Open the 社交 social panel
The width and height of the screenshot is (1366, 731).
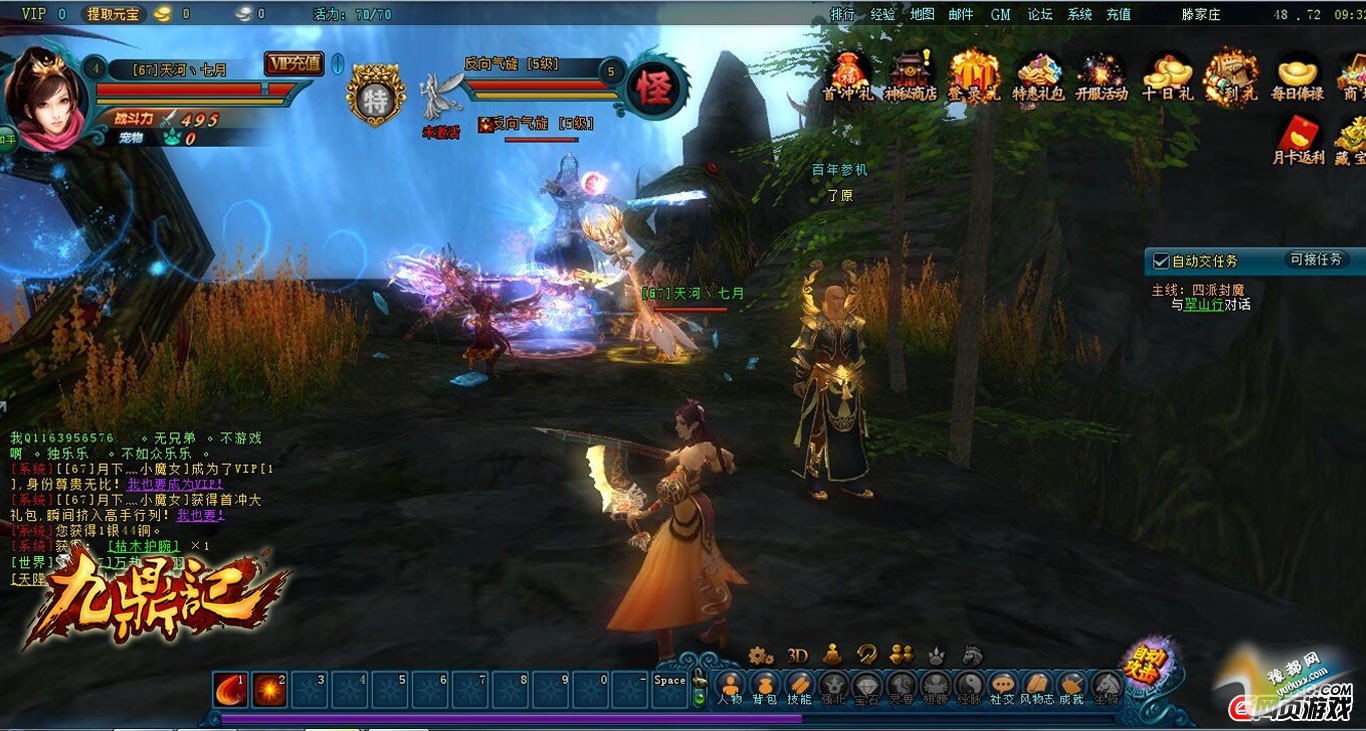pos(1002,687)
